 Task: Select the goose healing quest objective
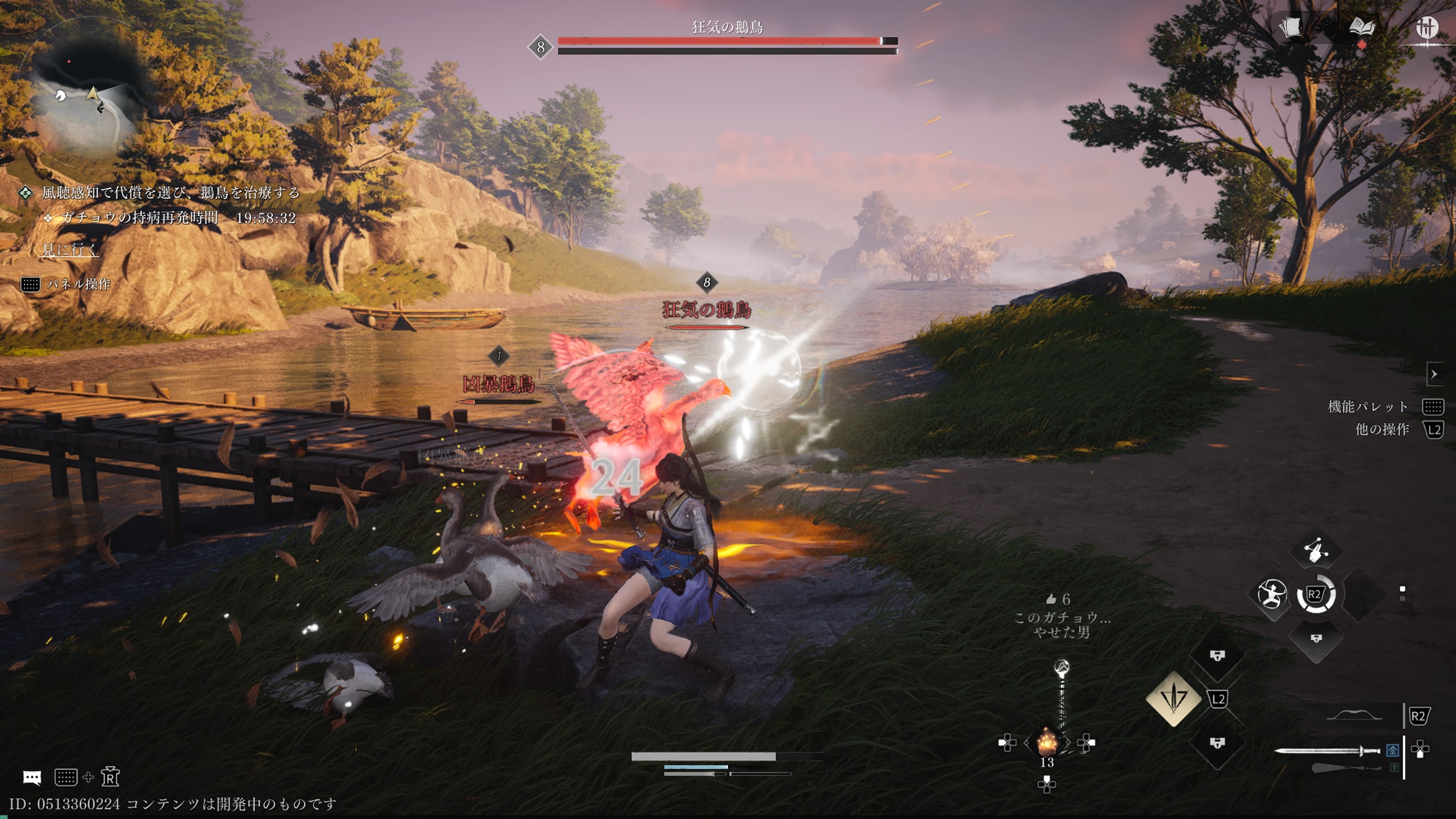tap(169, 193)
